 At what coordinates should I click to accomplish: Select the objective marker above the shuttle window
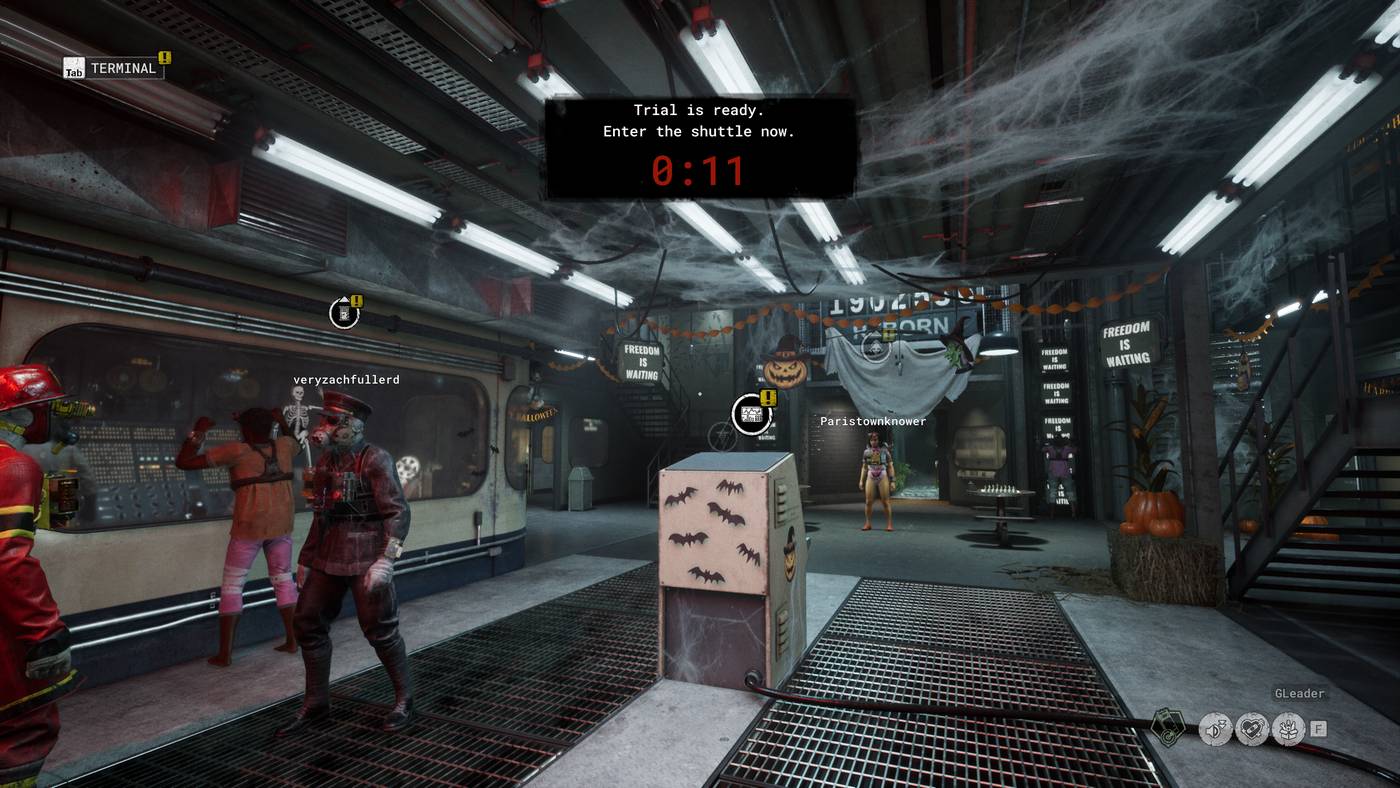[344, 313]
